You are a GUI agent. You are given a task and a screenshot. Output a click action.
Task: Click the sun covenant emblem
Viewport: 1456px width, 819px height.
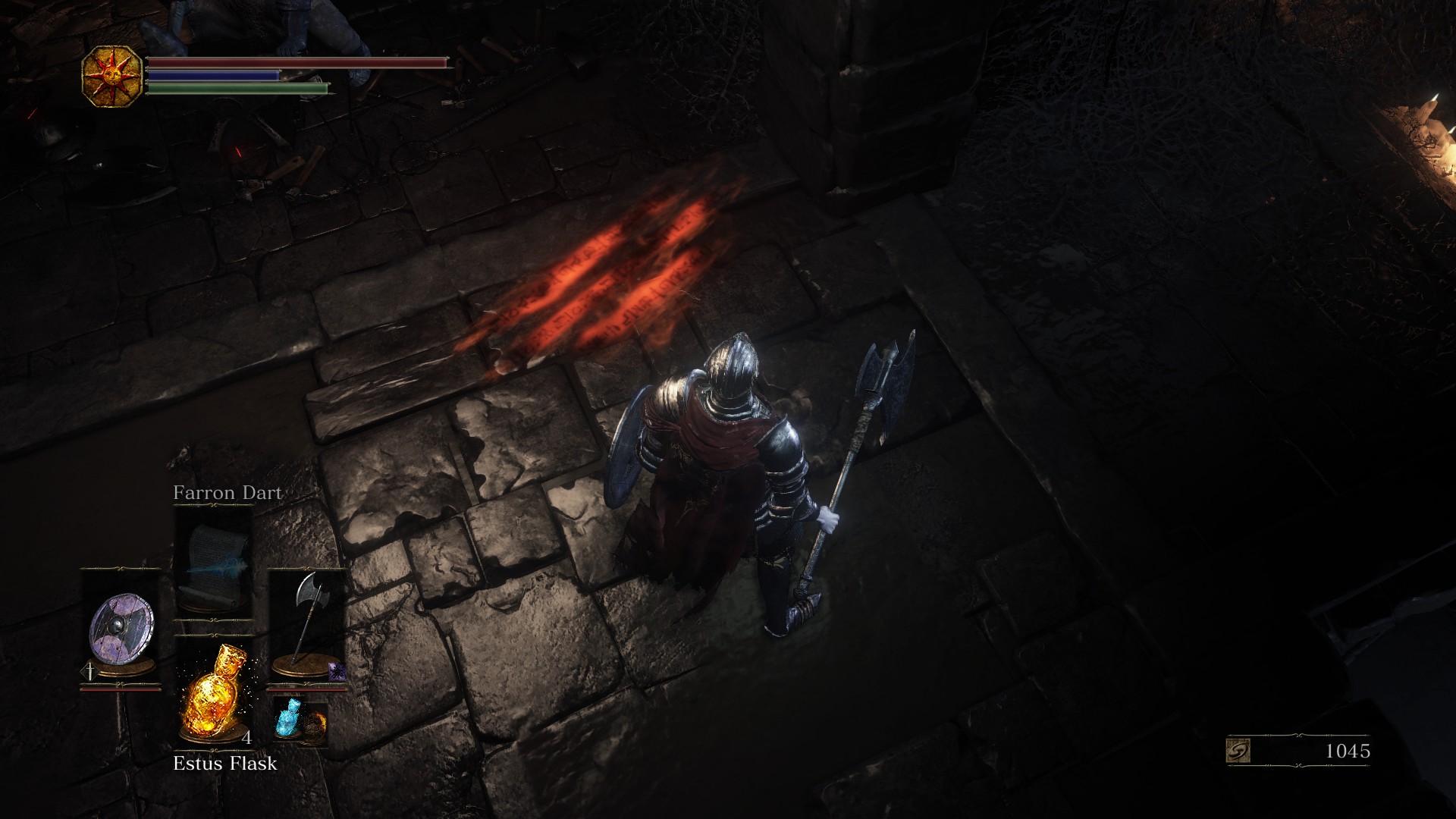point(111,76)
